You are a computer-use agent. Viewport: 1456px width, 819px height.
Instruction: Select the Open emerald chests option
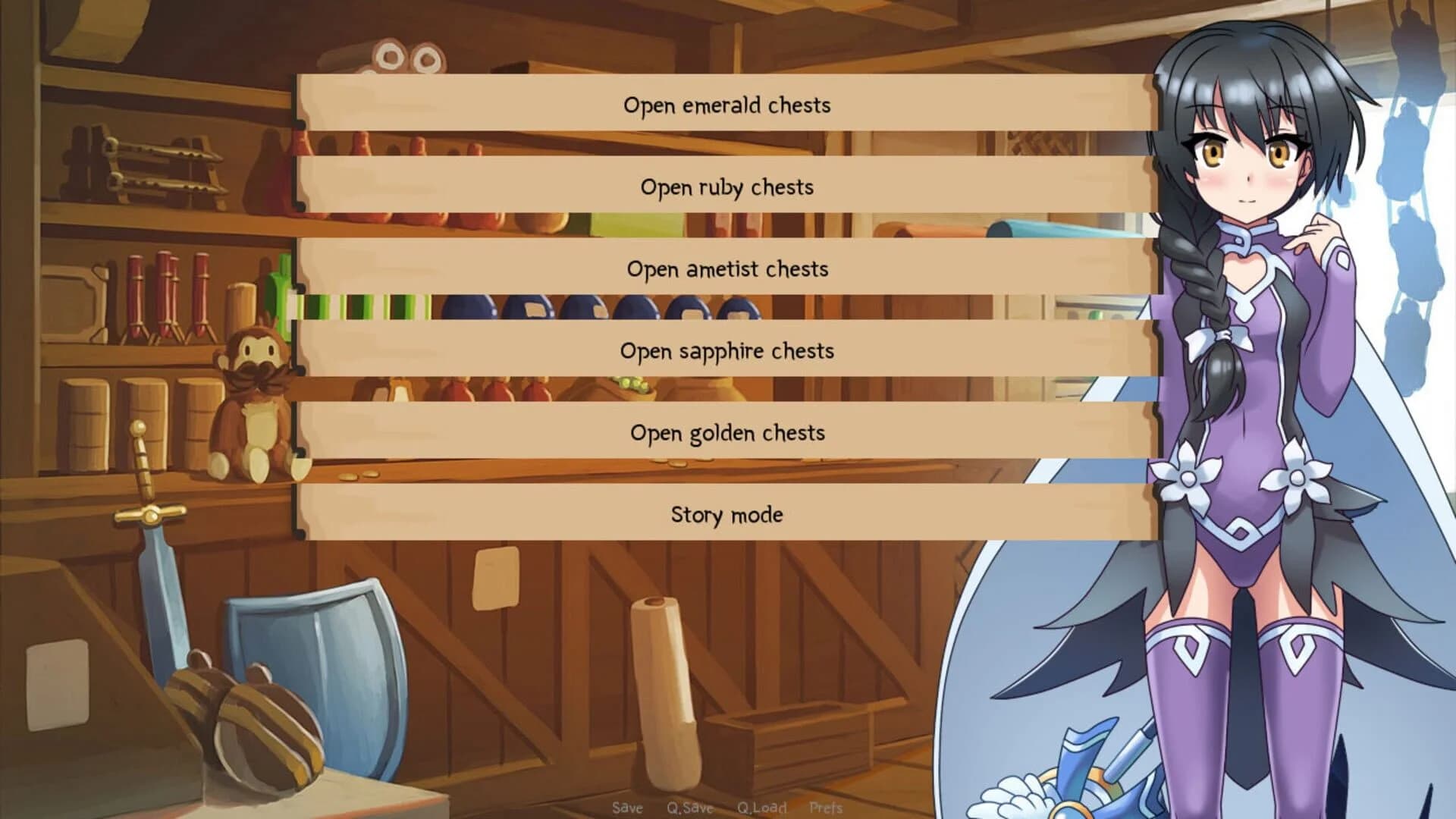[x=726, y=105]
